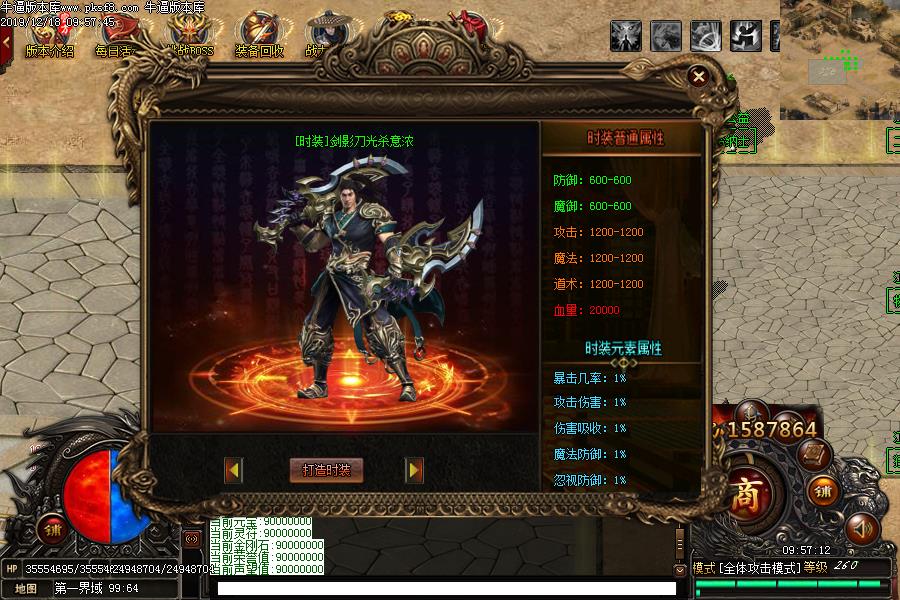The width and height of the screenshot is (900, 600).
Task: Switch the 全体攻击模式 attack mode
Action: pos(758,567)
